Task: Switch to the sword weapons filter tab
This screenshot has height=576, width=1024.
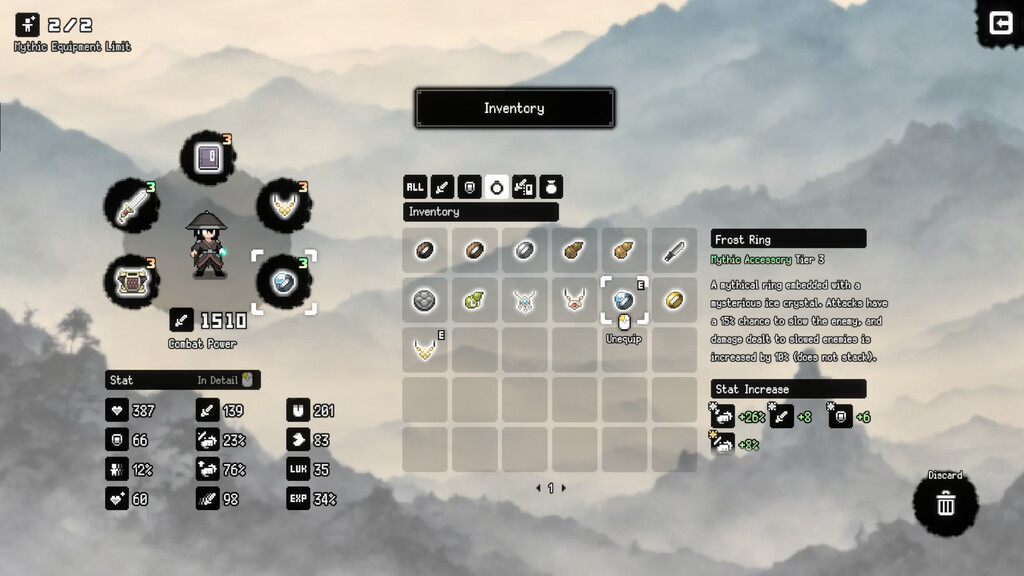Action: 442,186
